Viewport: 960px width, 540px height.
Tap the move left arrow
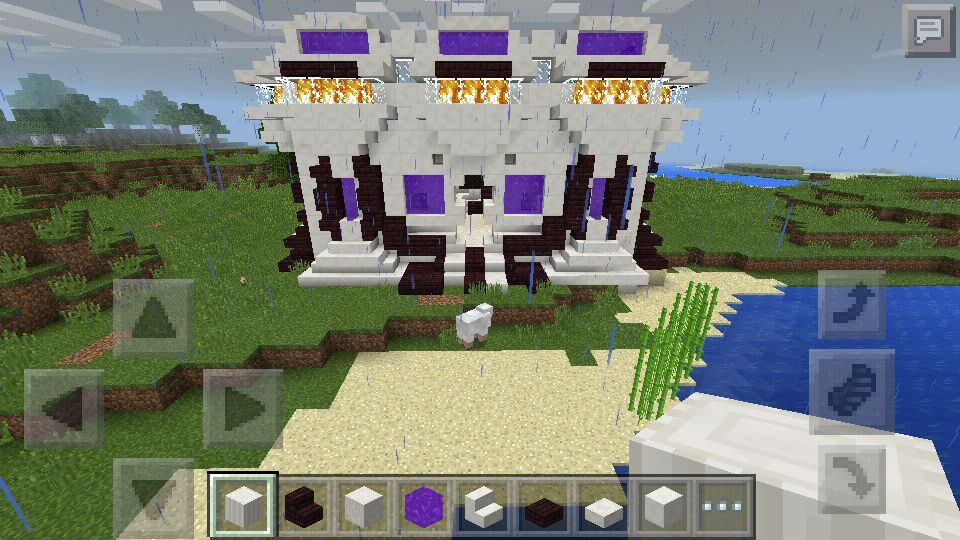[x=64, y=408]
